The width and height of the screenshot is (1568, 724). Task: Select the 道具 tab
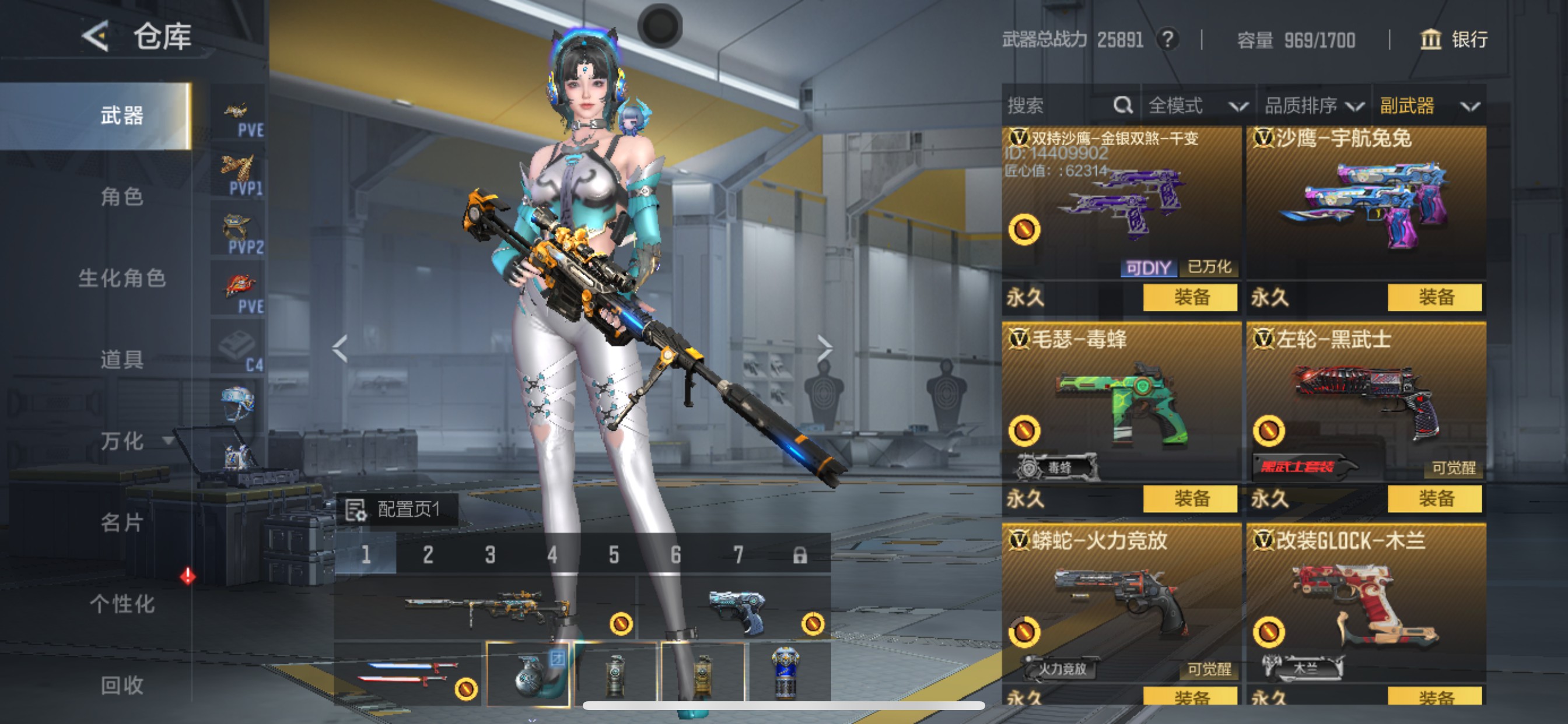[x=122, y=360]
